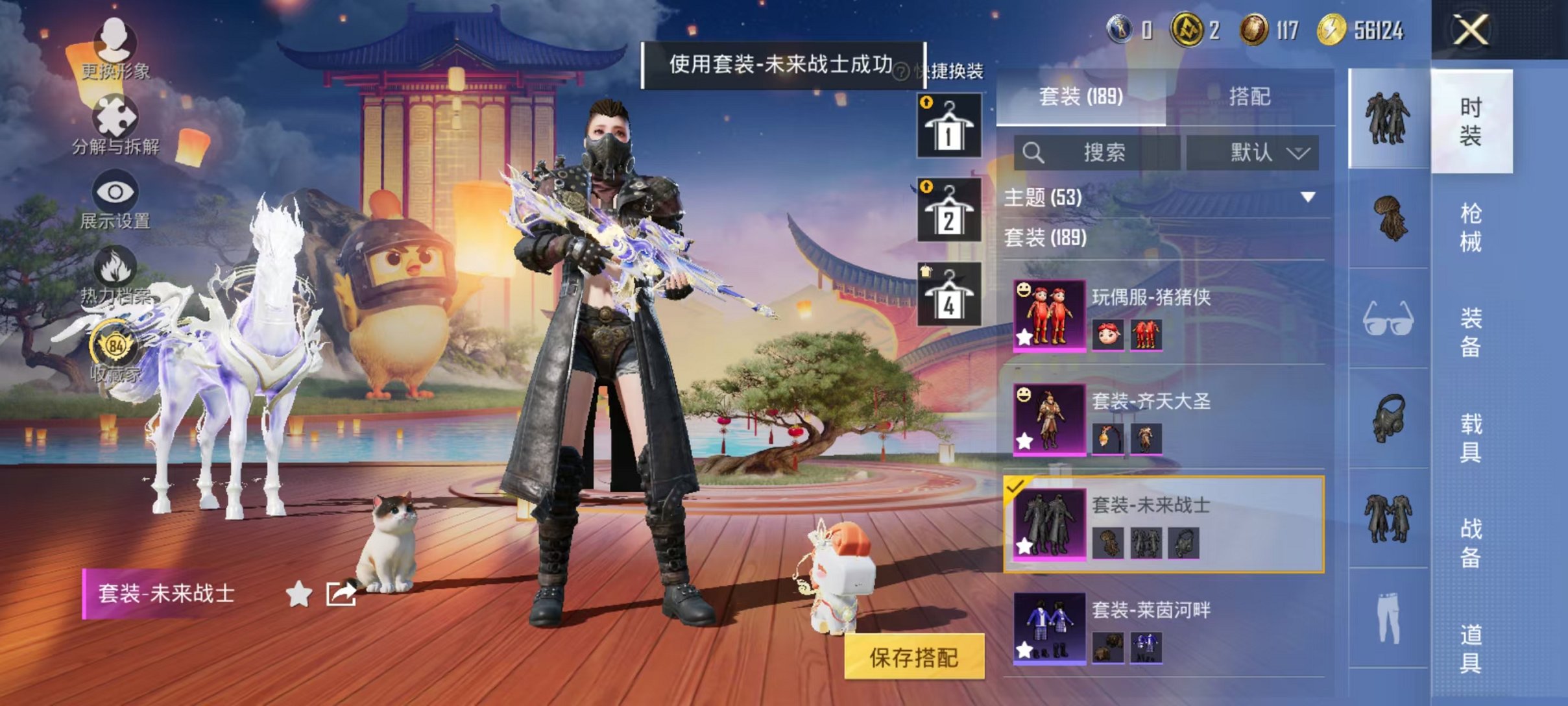Select the 分解与拆解 disassemble icon
1568x706 pixels.
[114, 117]
